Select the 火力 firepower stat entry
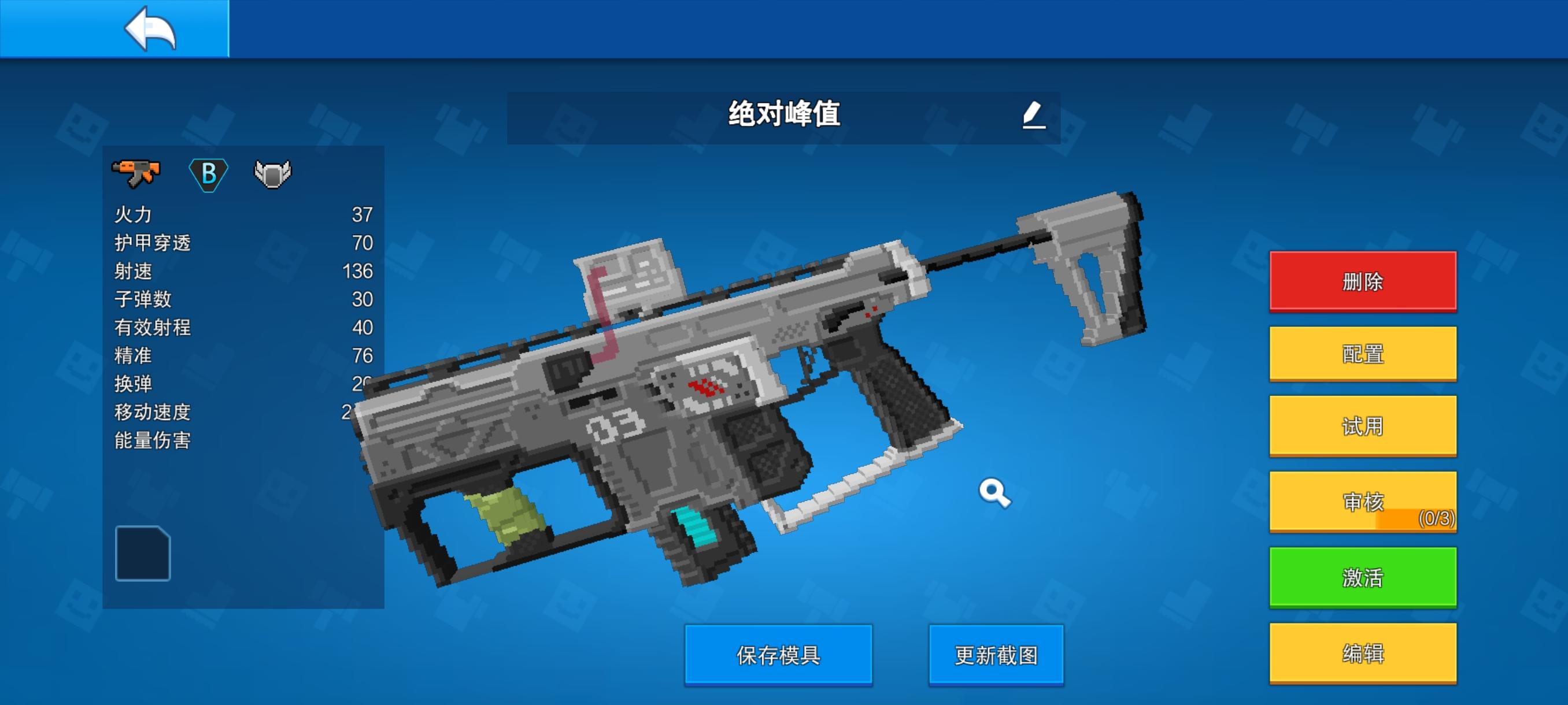 135,215
